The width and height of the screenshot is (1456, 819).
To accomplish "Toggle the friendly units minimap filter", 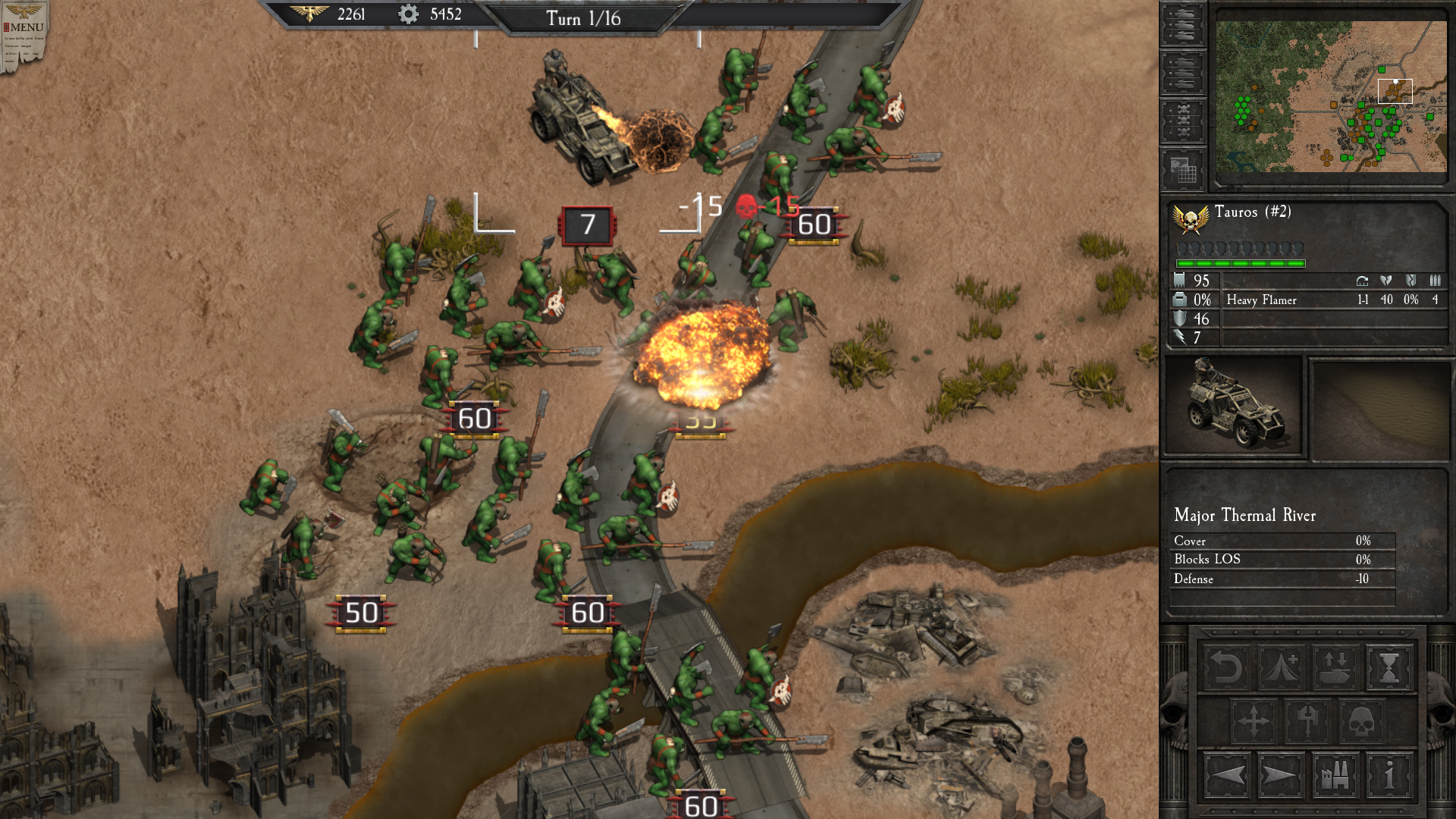I will tap(1184, 24).
